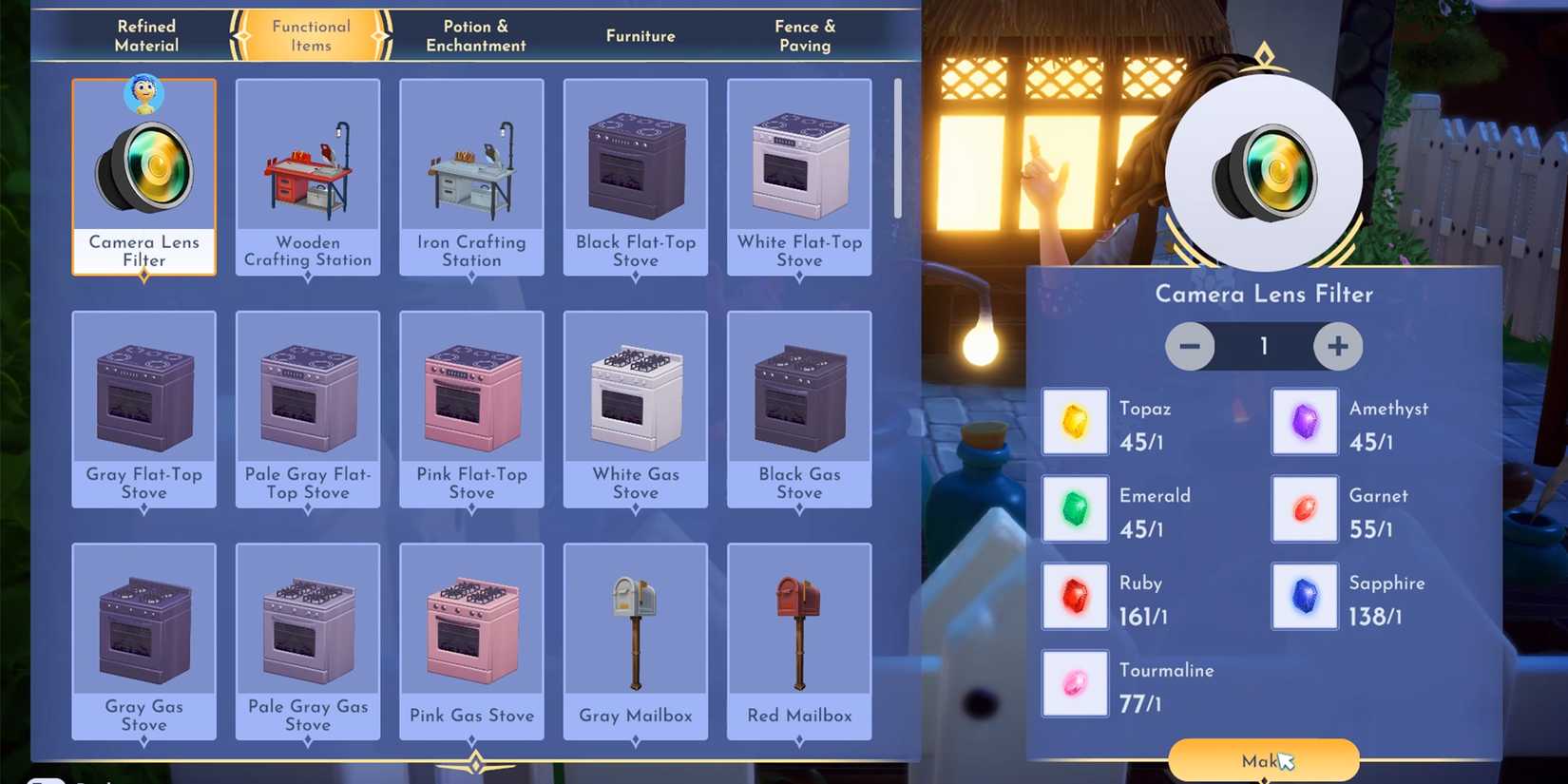This screenshot has height=784, width=1568.
Task: Select the Gray Mailbox item
Action: tap(636, 641)
